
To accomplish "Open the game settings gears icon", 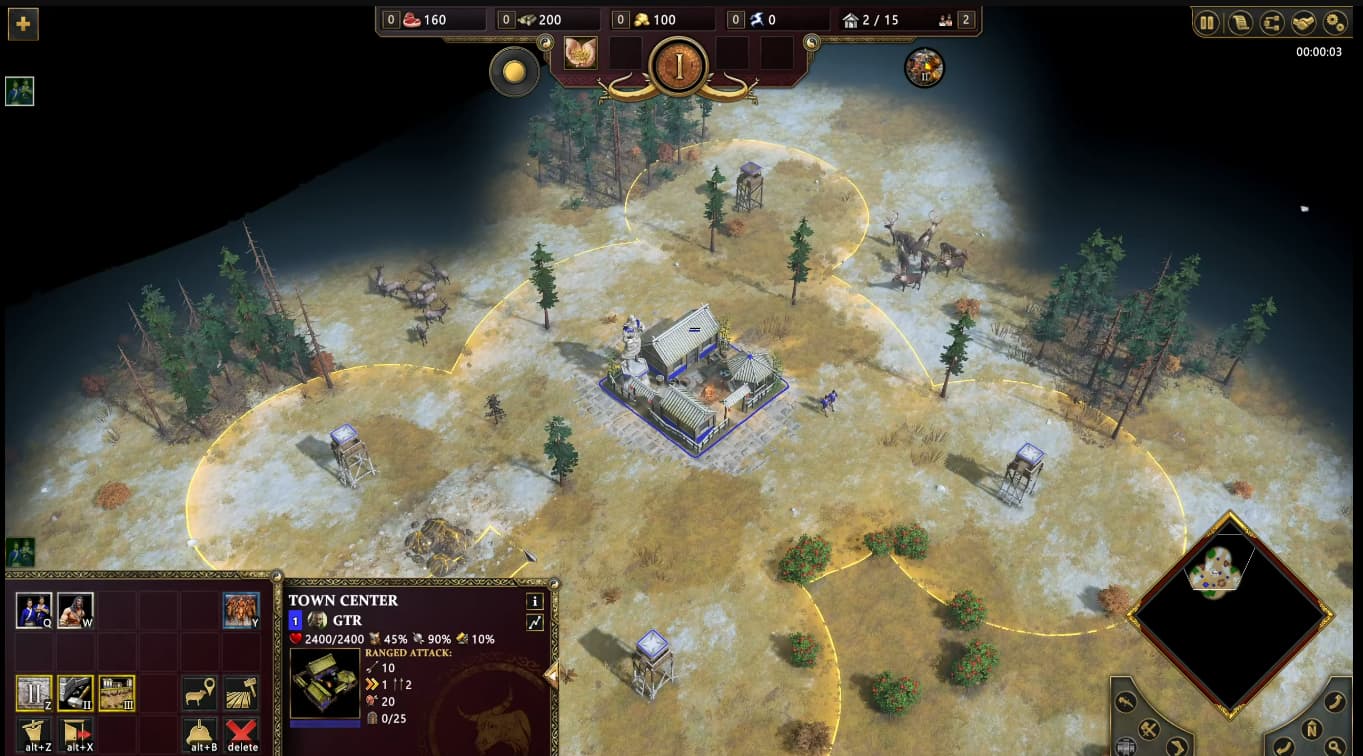I will pyautogui.click(x=1335, y=22).
